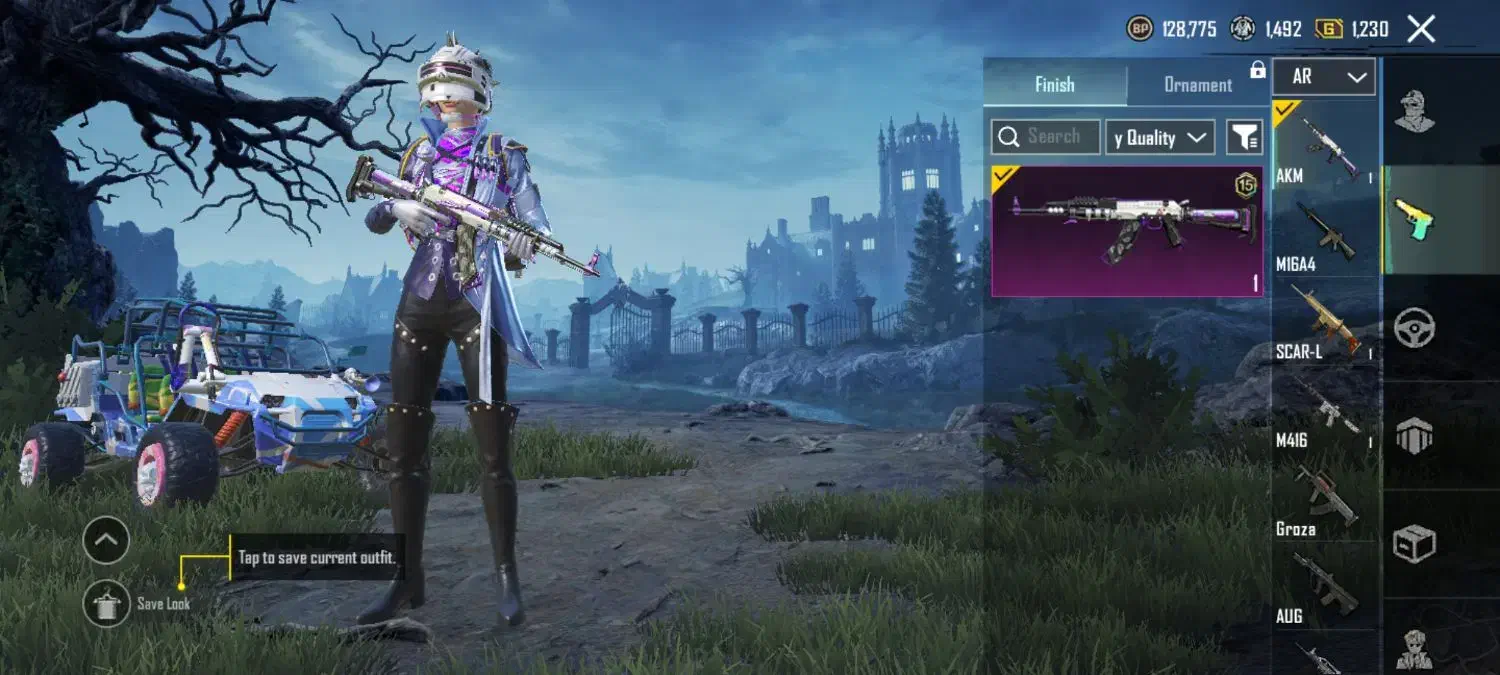
Task: Expand the up-arrow circle button
Action: [x=106, y=541]
